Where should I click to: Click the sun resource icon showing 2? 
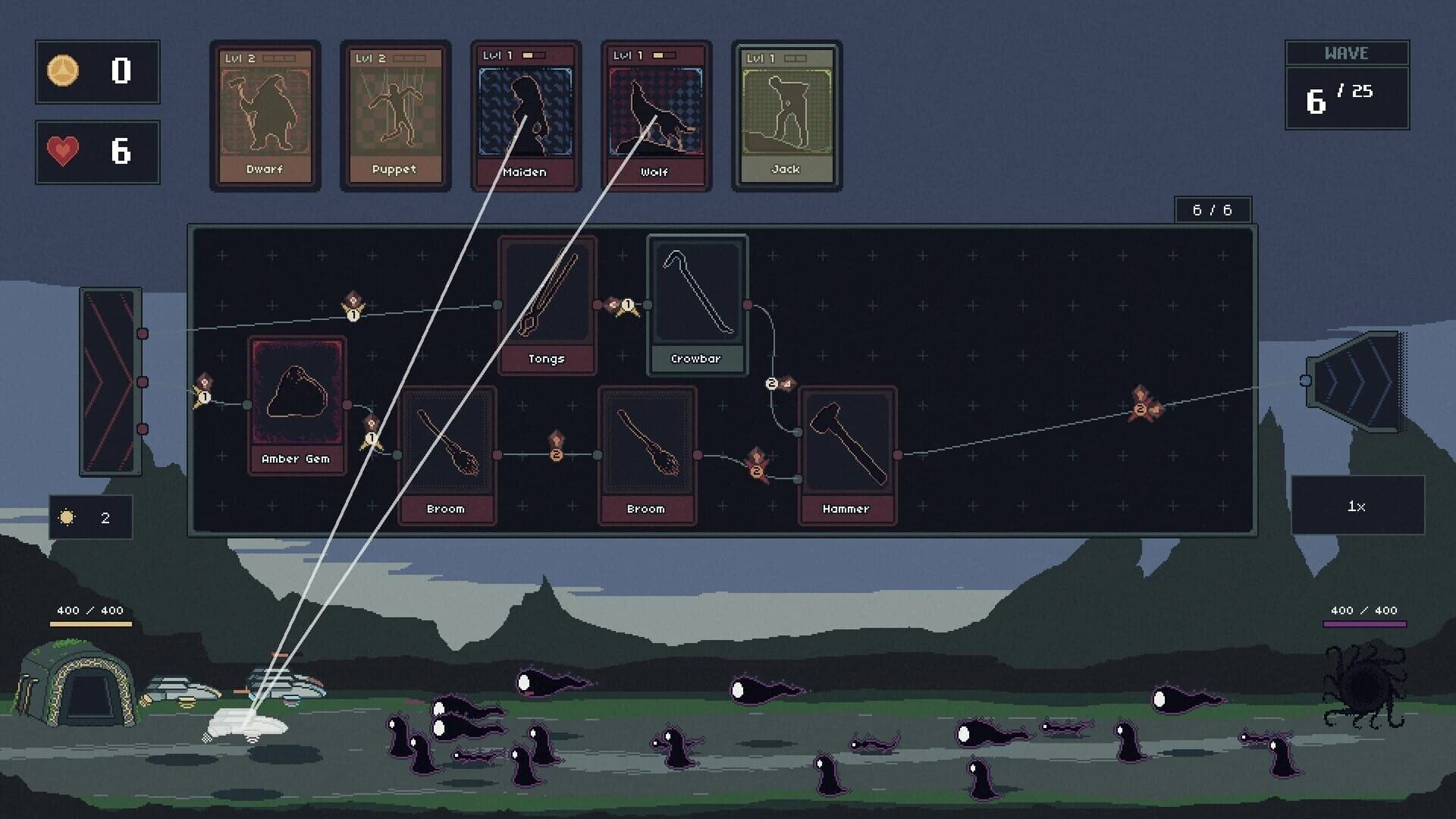coord(67,517)
